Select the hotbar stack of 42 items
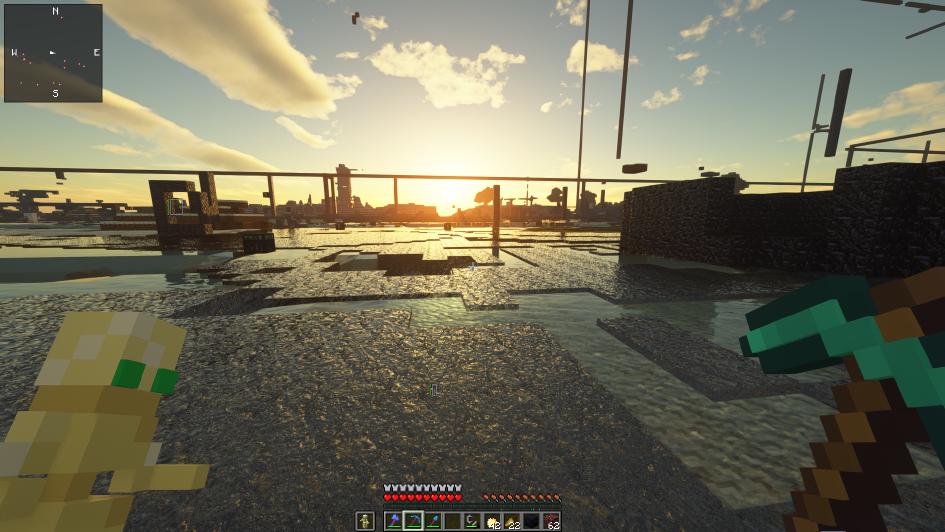Screen dimensions: 945x532 tap(491, 521)
